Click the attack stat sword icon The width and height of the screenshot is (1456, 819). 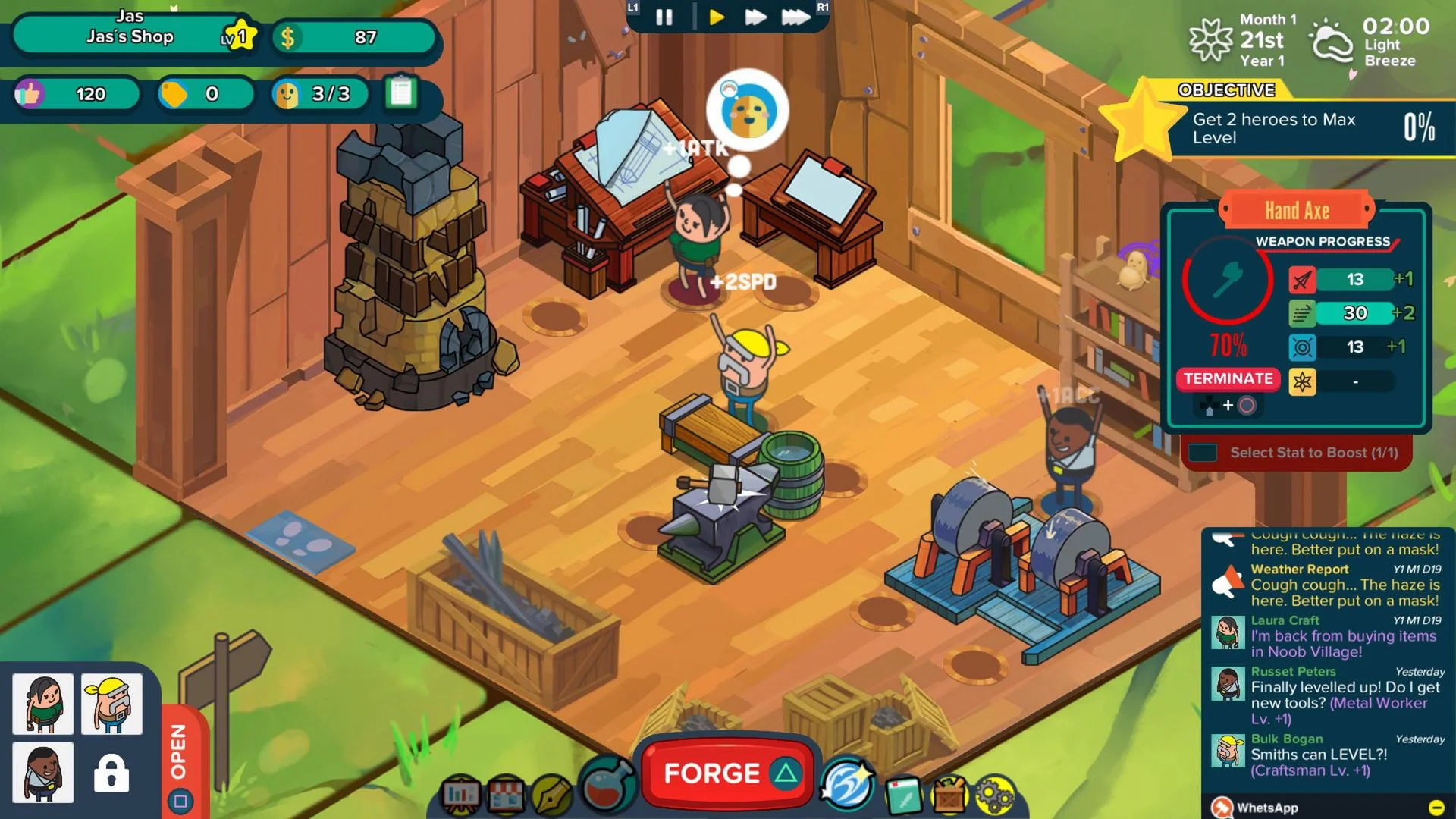pyautogui.click(x=1302, y=279)
